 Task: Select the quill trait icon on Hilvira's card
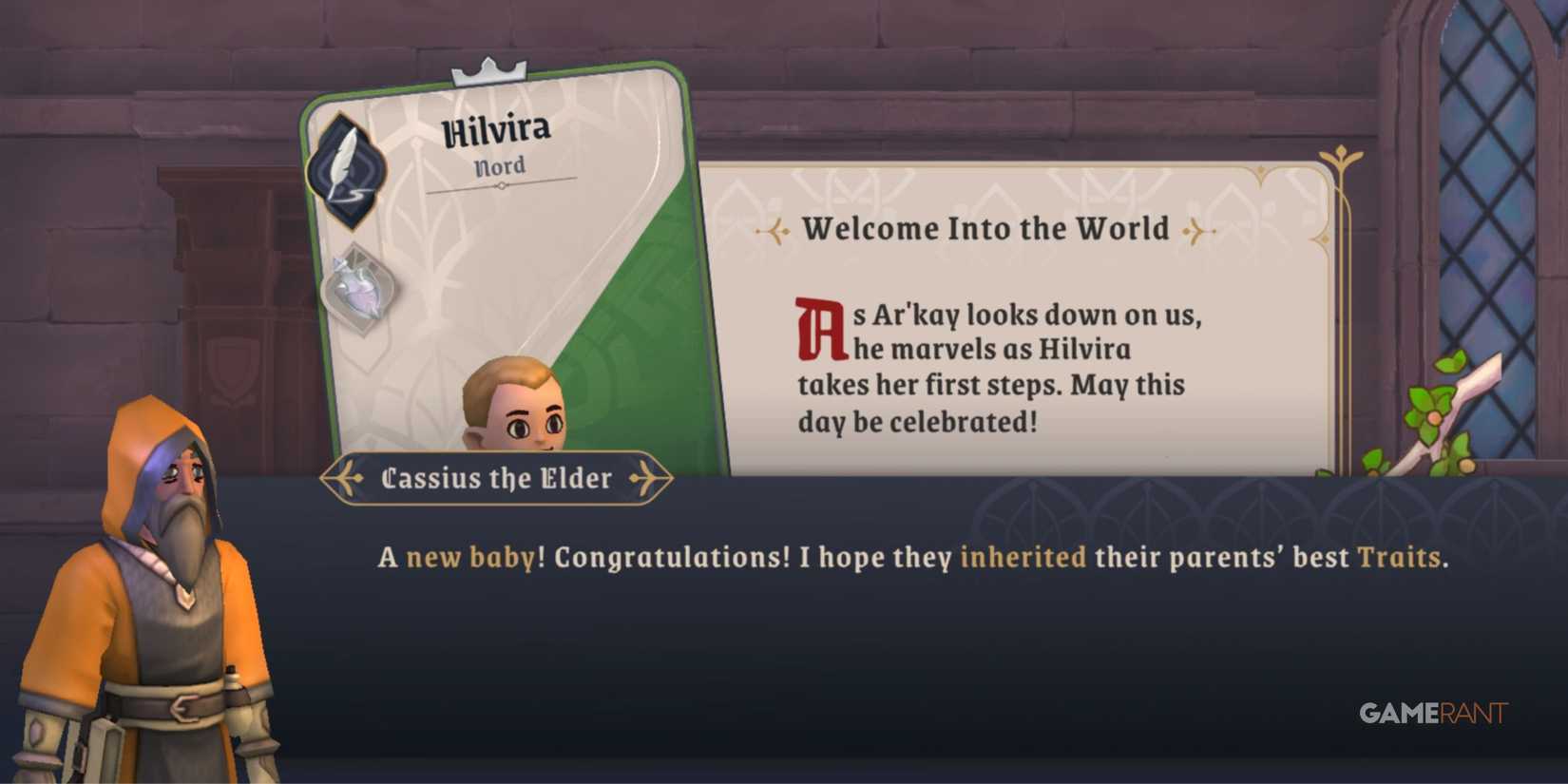(346, 167)
